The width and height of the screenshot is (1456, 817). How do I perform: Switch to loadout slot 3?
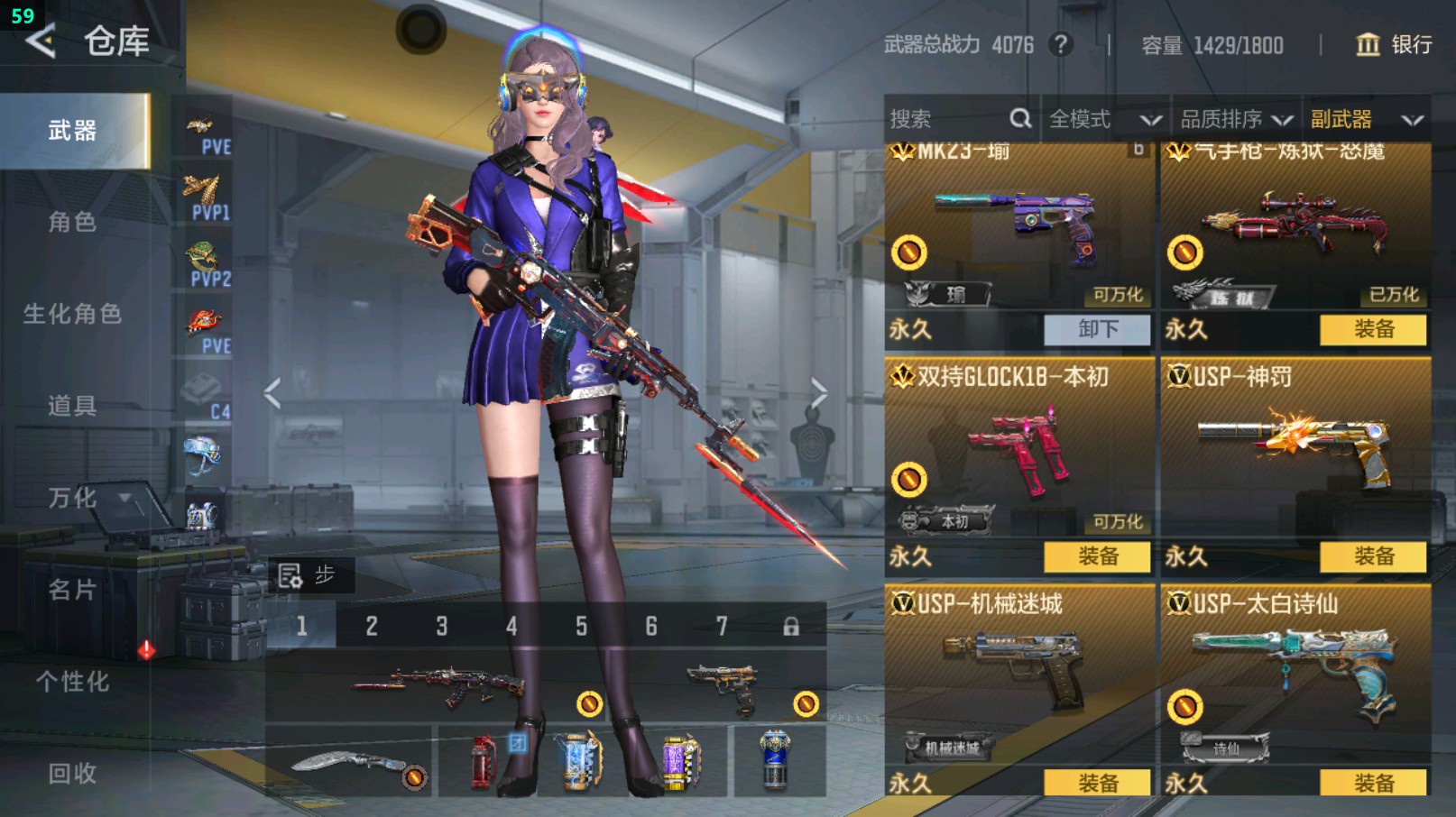tap(441, 626)
